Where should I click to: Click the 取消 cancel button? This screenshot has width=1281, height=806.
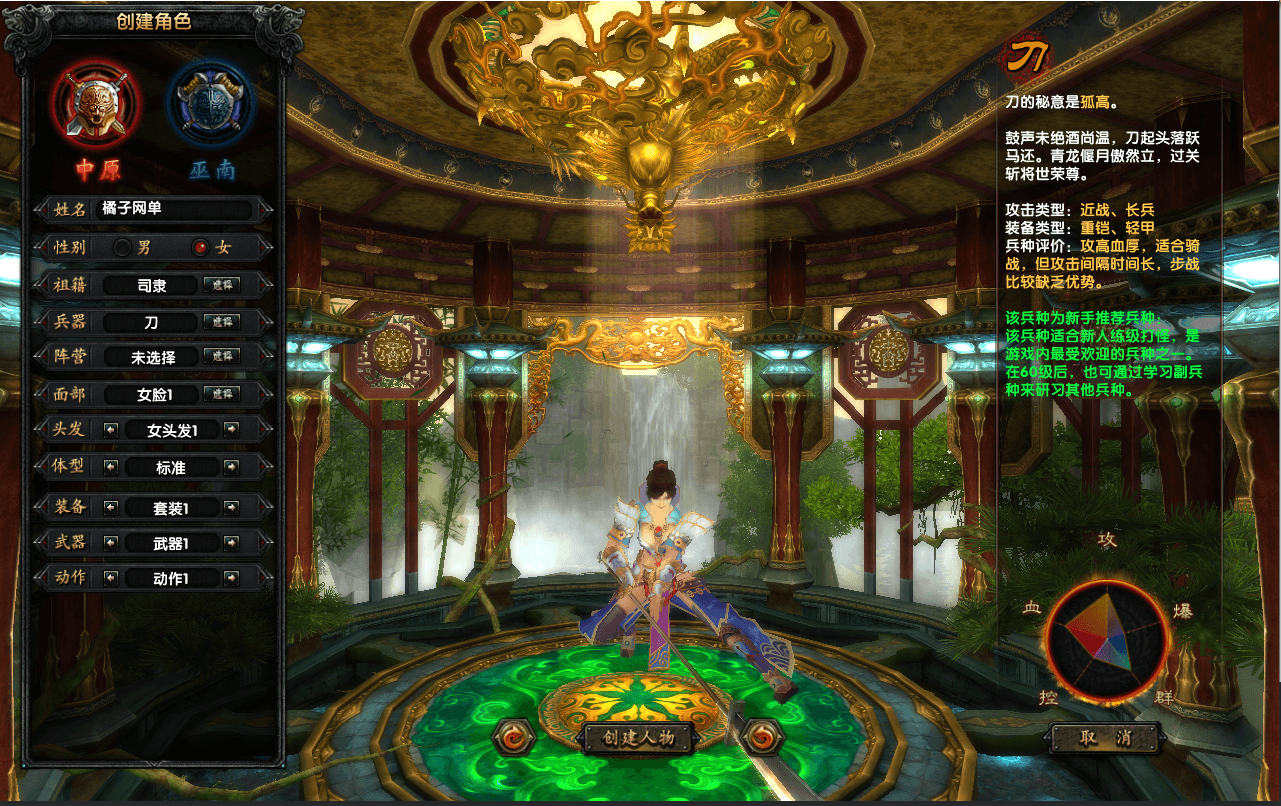click(1105, 739)
